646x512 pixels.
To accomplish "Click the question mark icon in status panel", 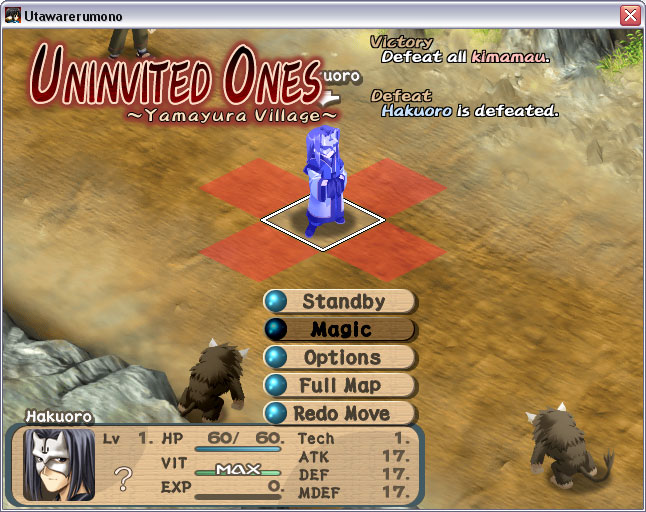I will 124,479.
